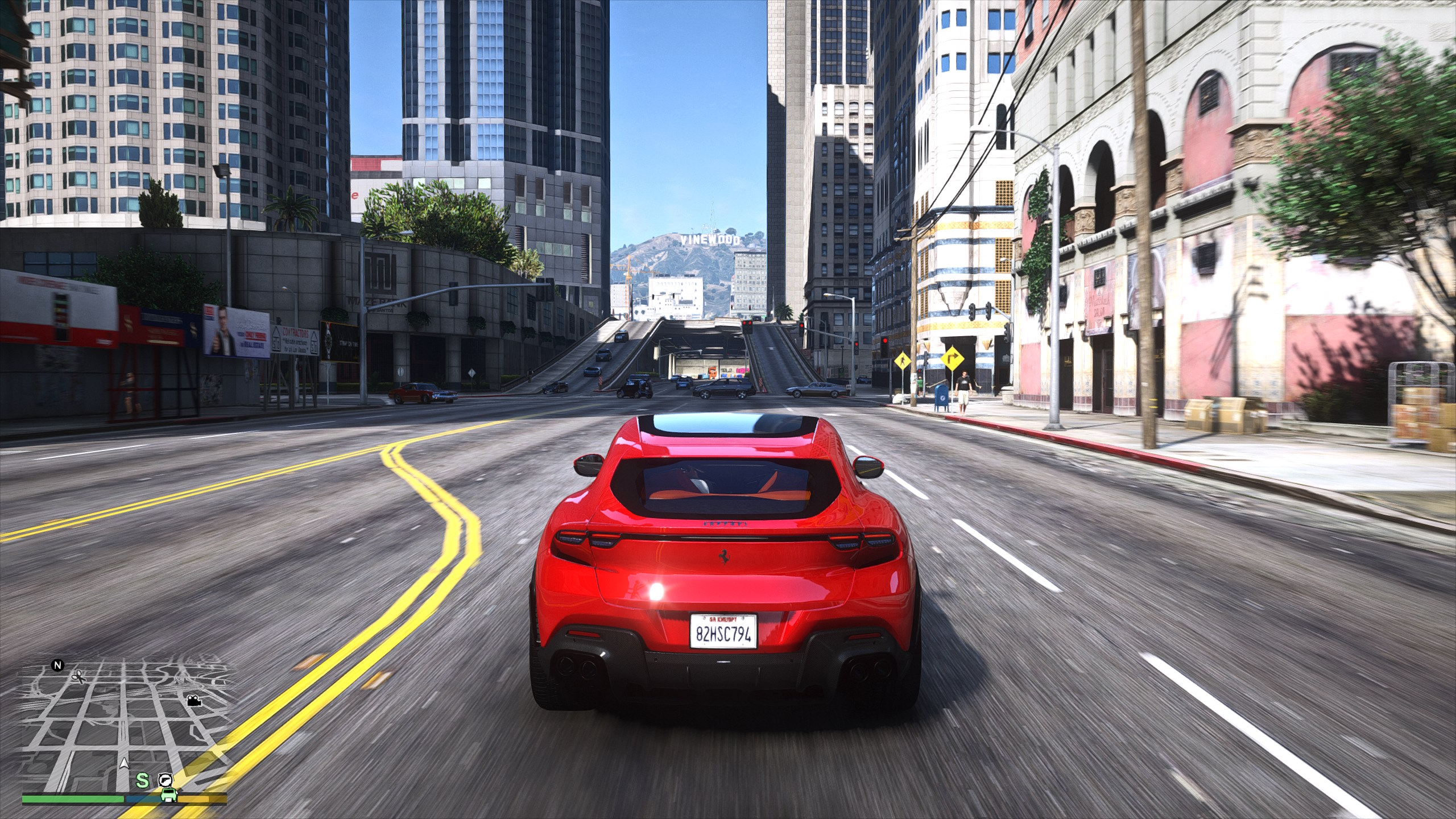Click the green S mission marker
Viewport: 1456px width, 819px height.
pyautogui.click(x=142, y=780)
